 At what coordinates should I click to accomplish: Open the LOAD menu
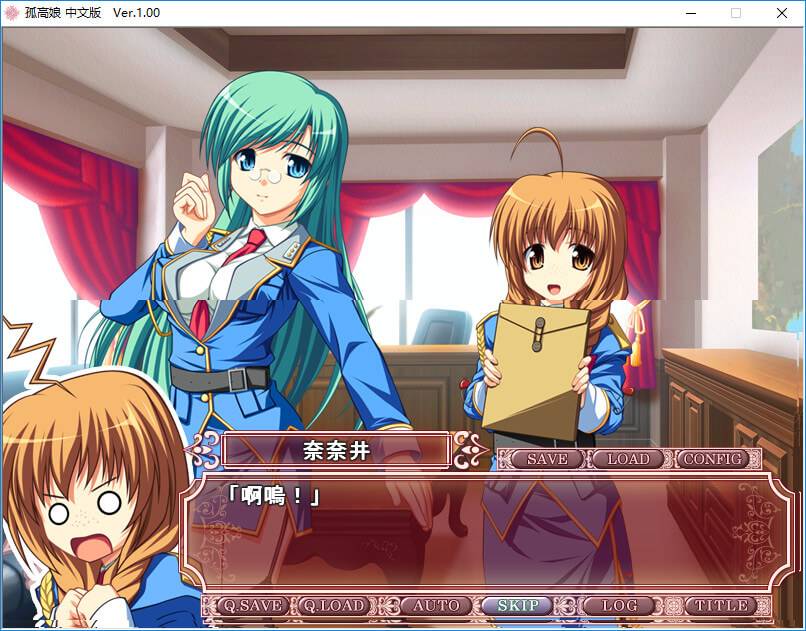coord(628,459)
